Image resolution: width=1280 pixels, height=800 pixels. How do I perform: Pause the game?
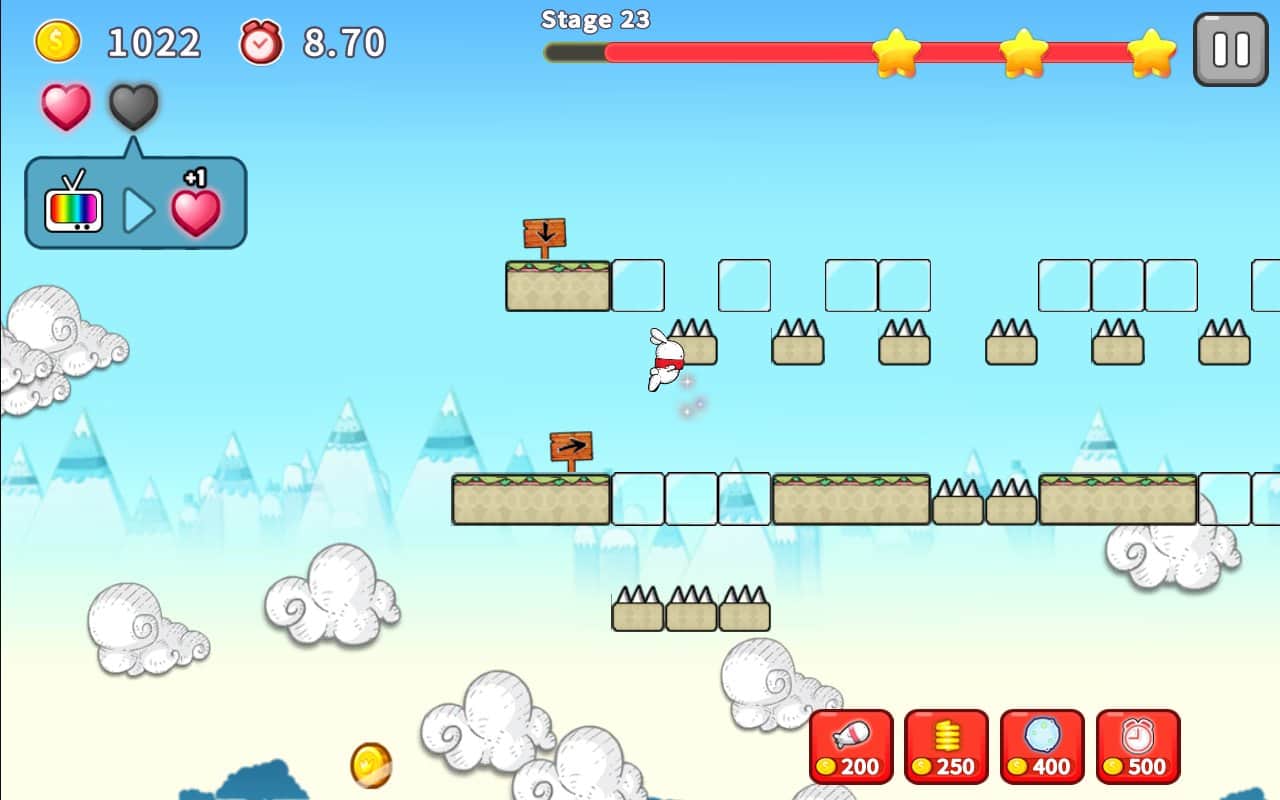tap(1230, 49)
